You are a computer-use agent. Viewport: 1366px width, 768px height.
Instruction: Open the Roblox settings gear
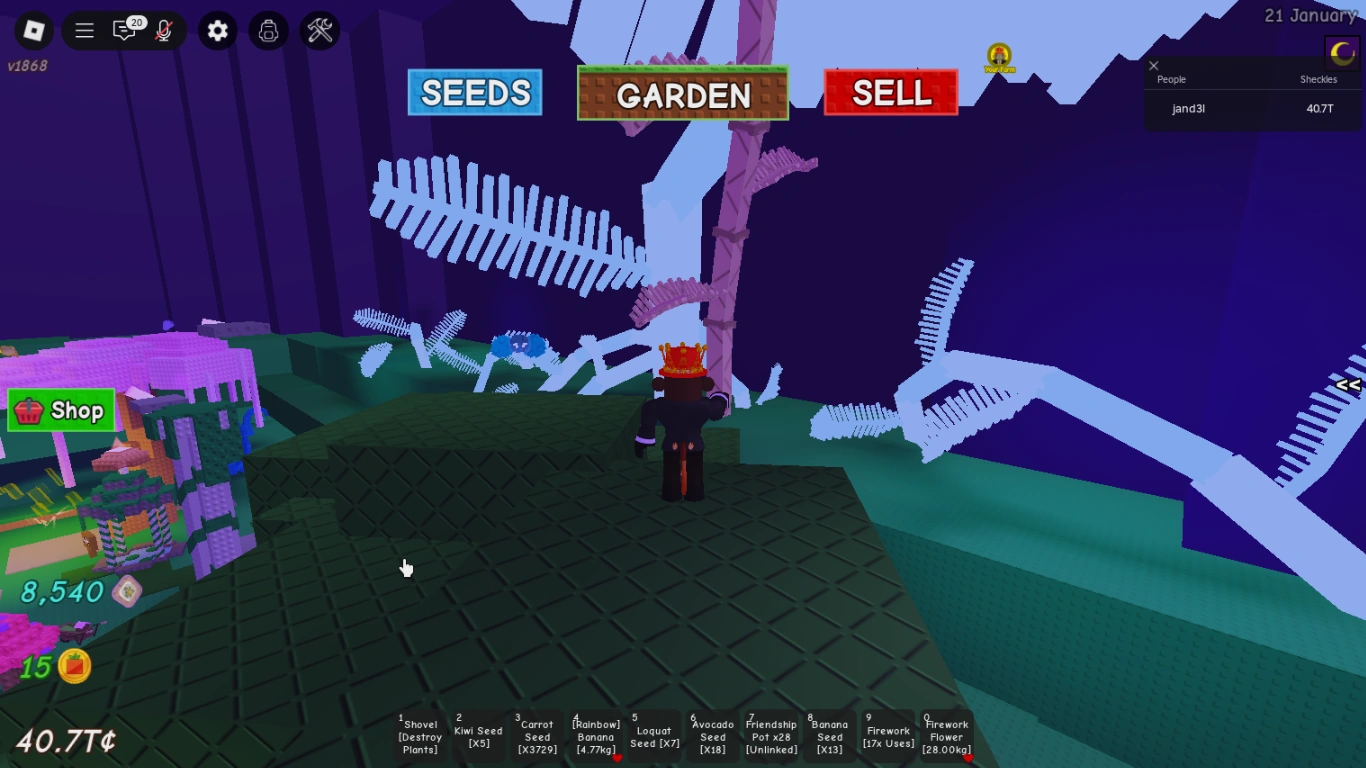tap(217, 31)
